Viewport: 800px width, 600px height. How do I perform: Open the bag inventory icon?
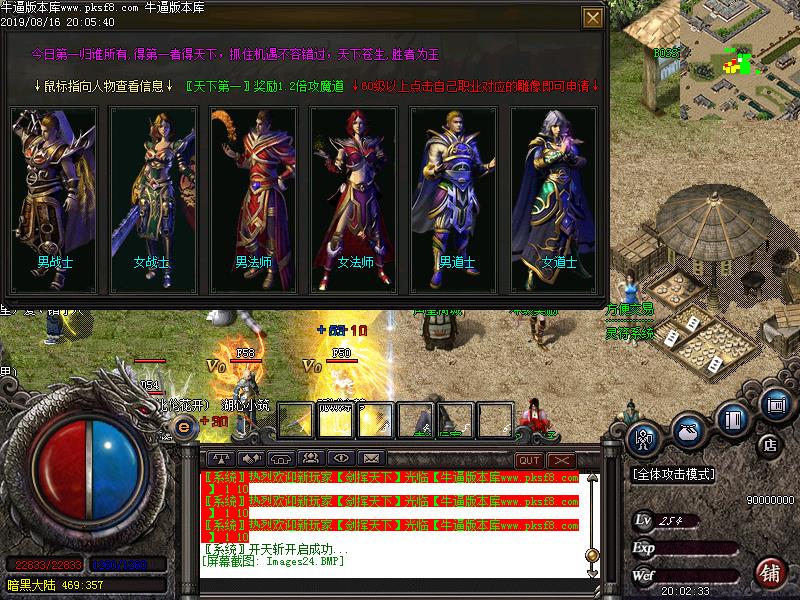[688, 430]
